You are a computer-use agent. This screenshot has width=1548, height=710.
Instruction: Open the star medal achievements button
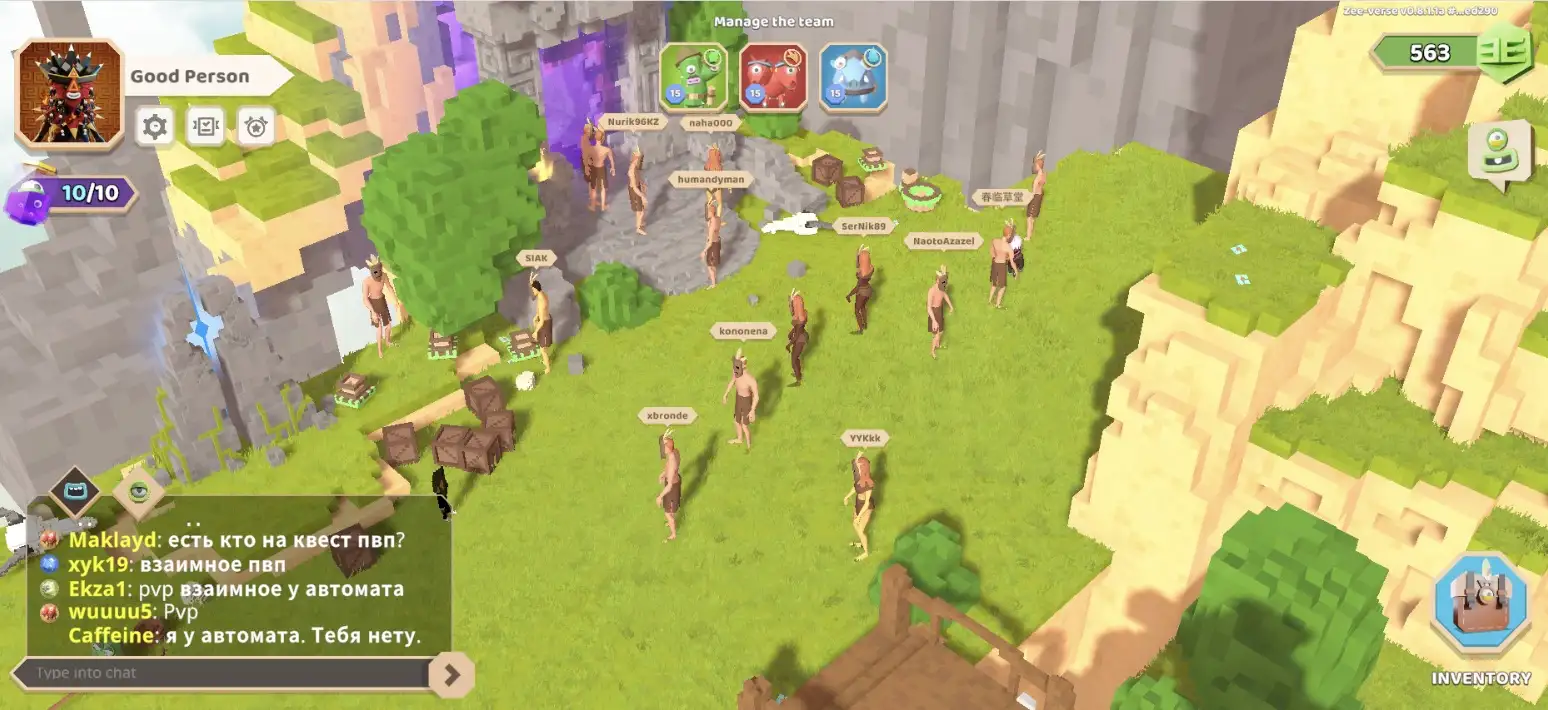point(256,127)
